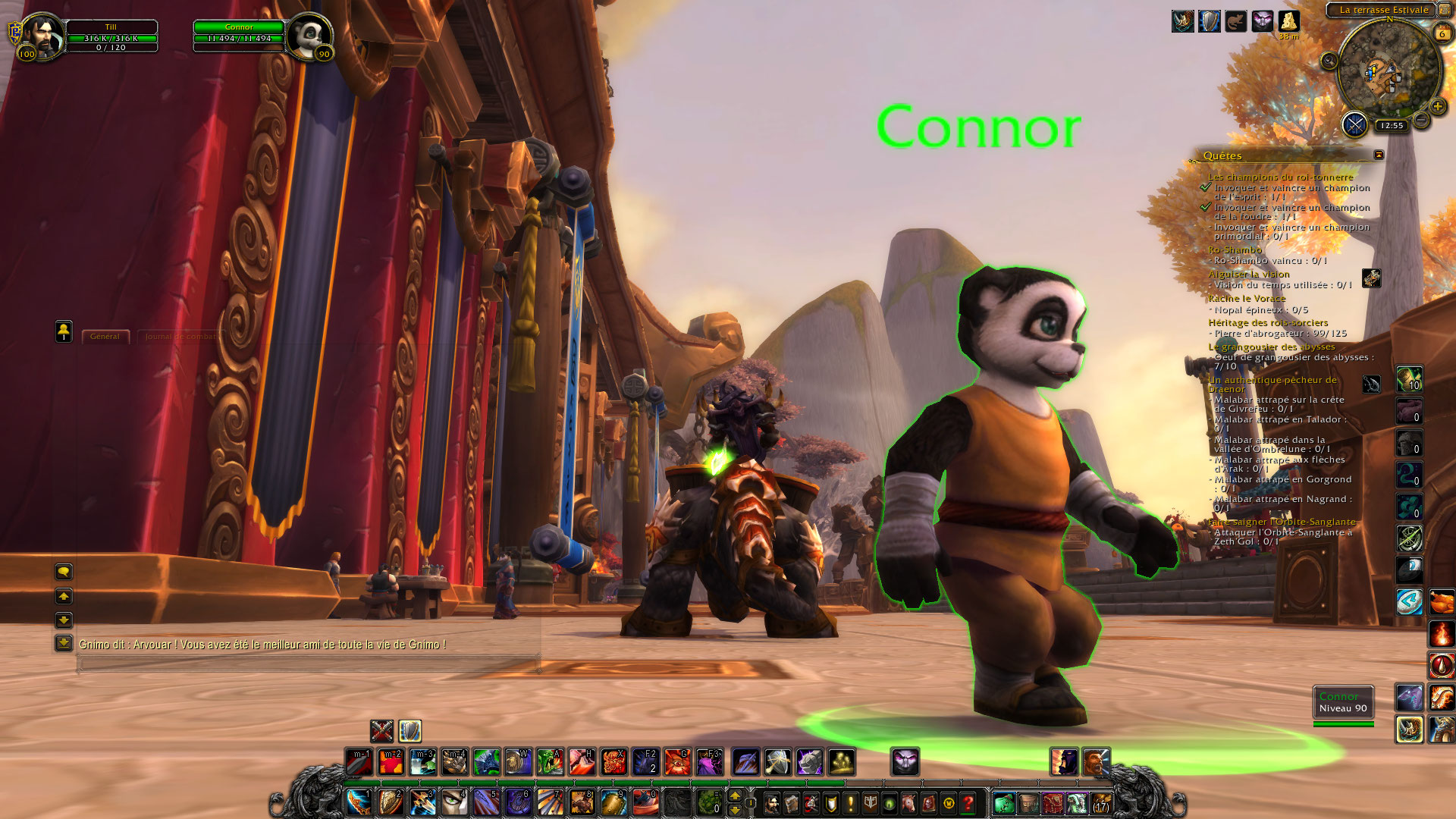Screen dimensions: 1456x819
Task: Zoom in on the minimap
Action: (x=1437, y=107)
